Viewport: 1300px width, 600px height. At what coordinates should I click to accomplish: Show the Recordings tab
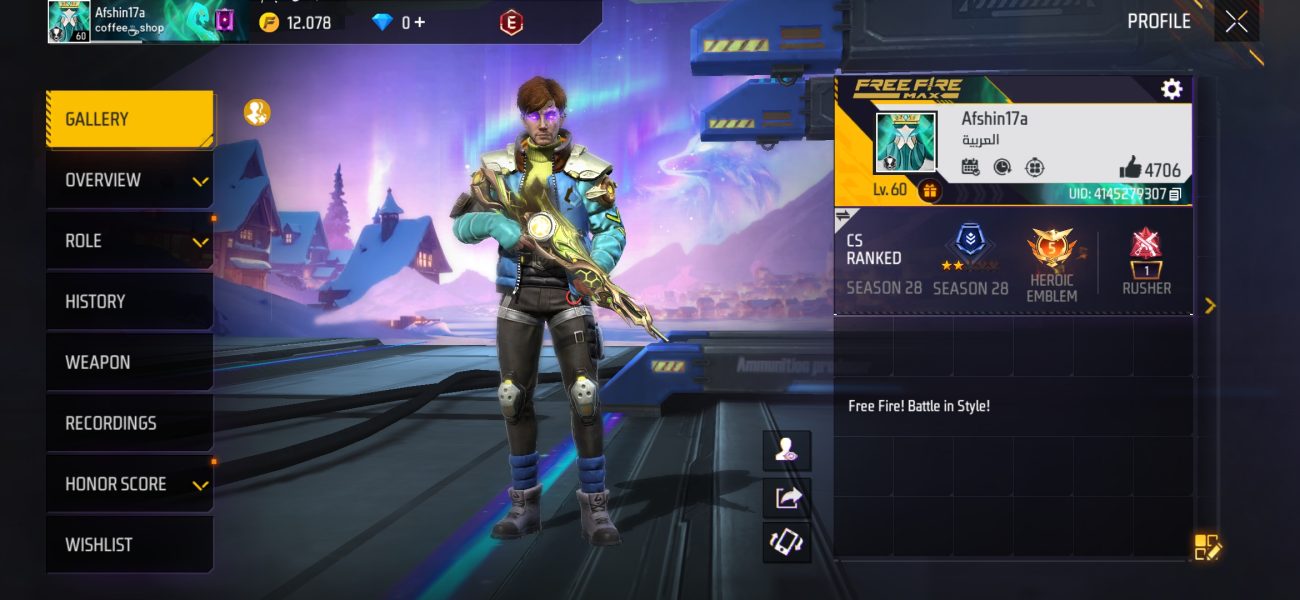129,423
